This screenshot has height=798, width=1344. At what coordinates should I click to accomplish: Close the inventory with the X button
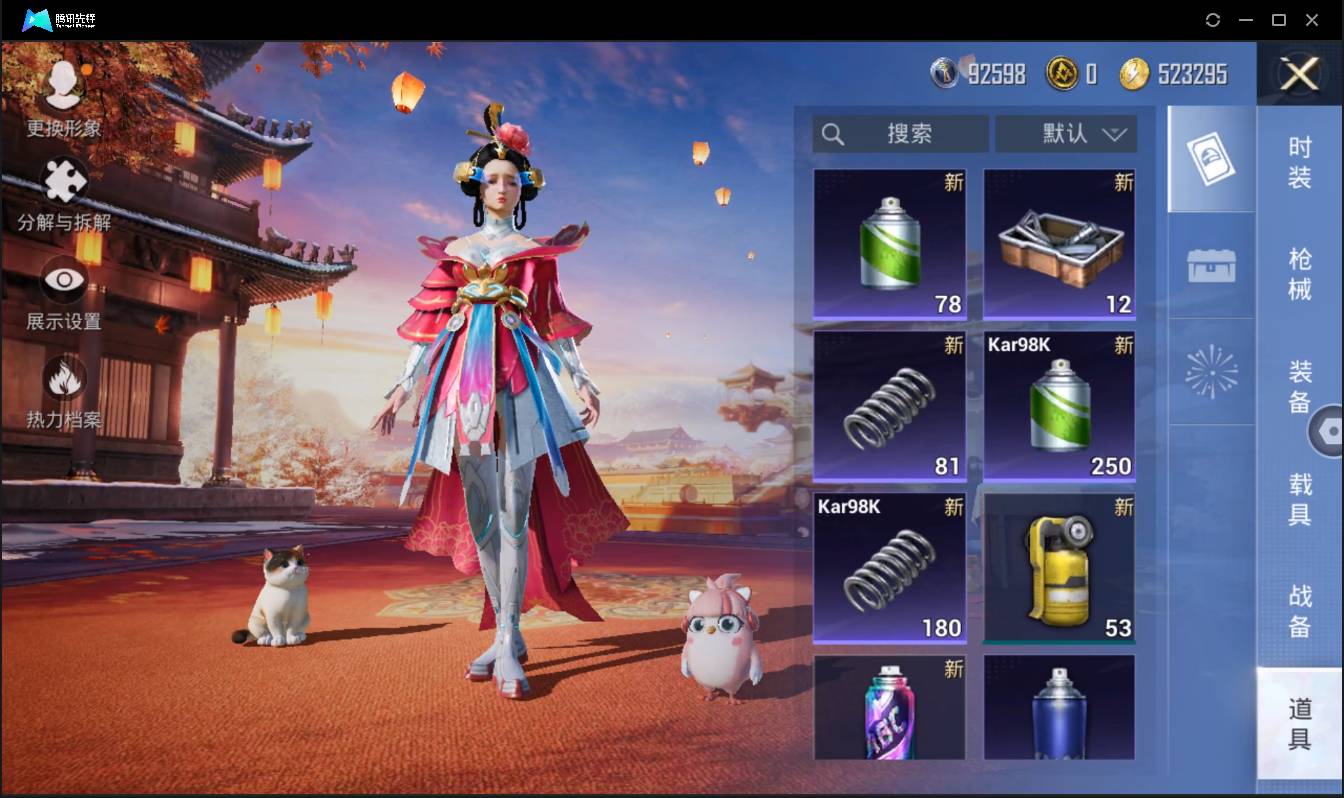click(x=1299, y=74)
